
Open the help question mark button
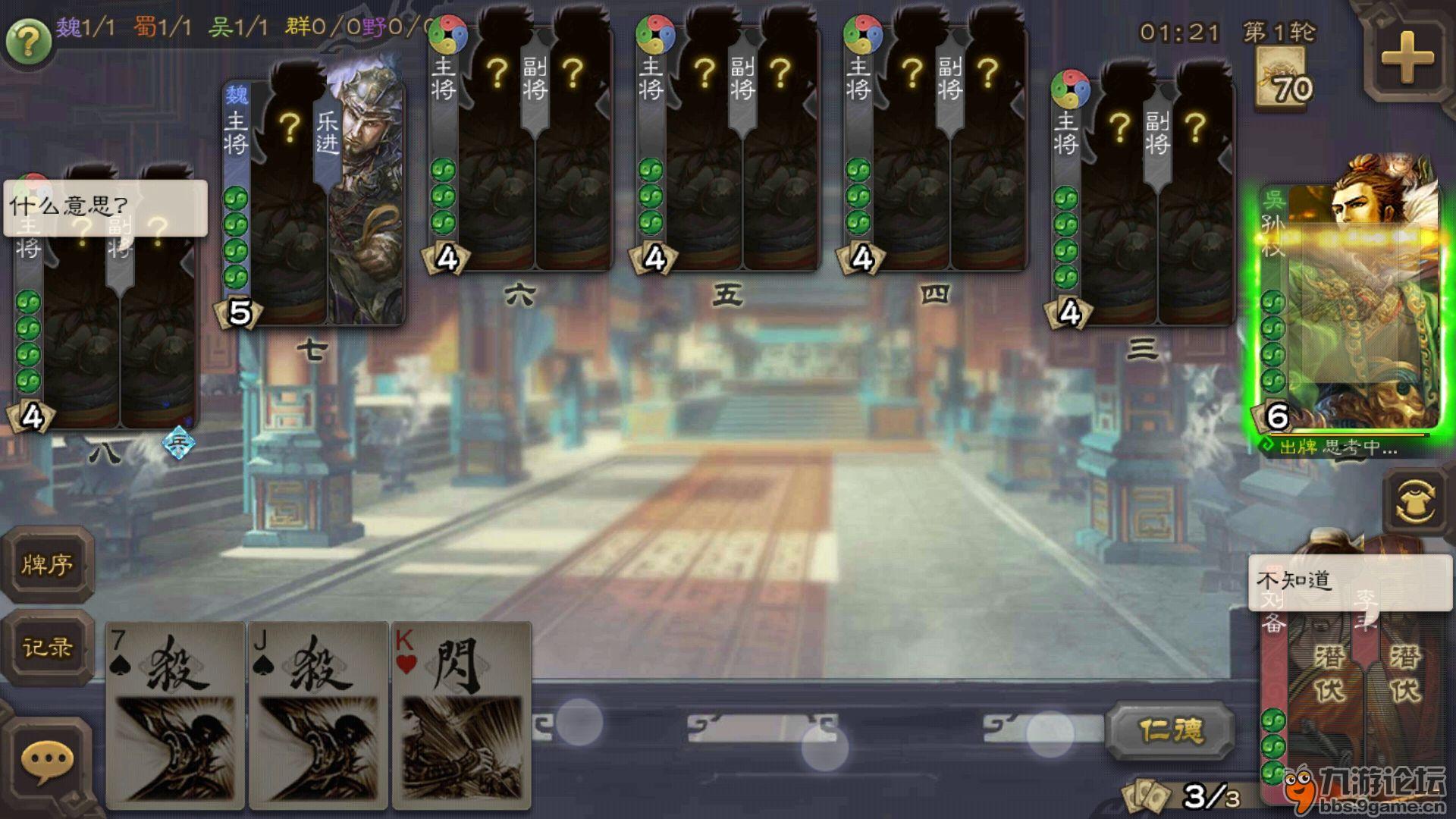click(x=28, y=42)
